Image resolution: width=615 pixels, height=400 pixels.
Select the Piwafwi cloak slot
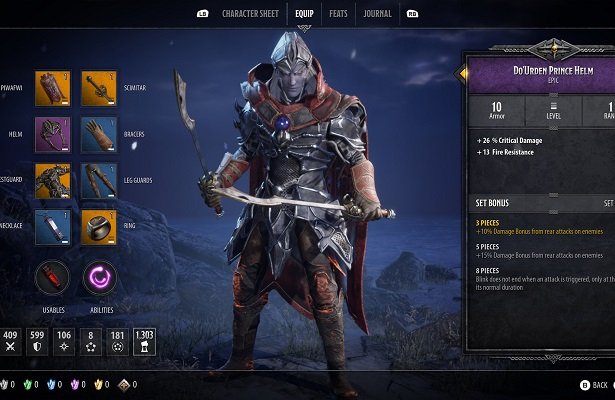(52, 88)
